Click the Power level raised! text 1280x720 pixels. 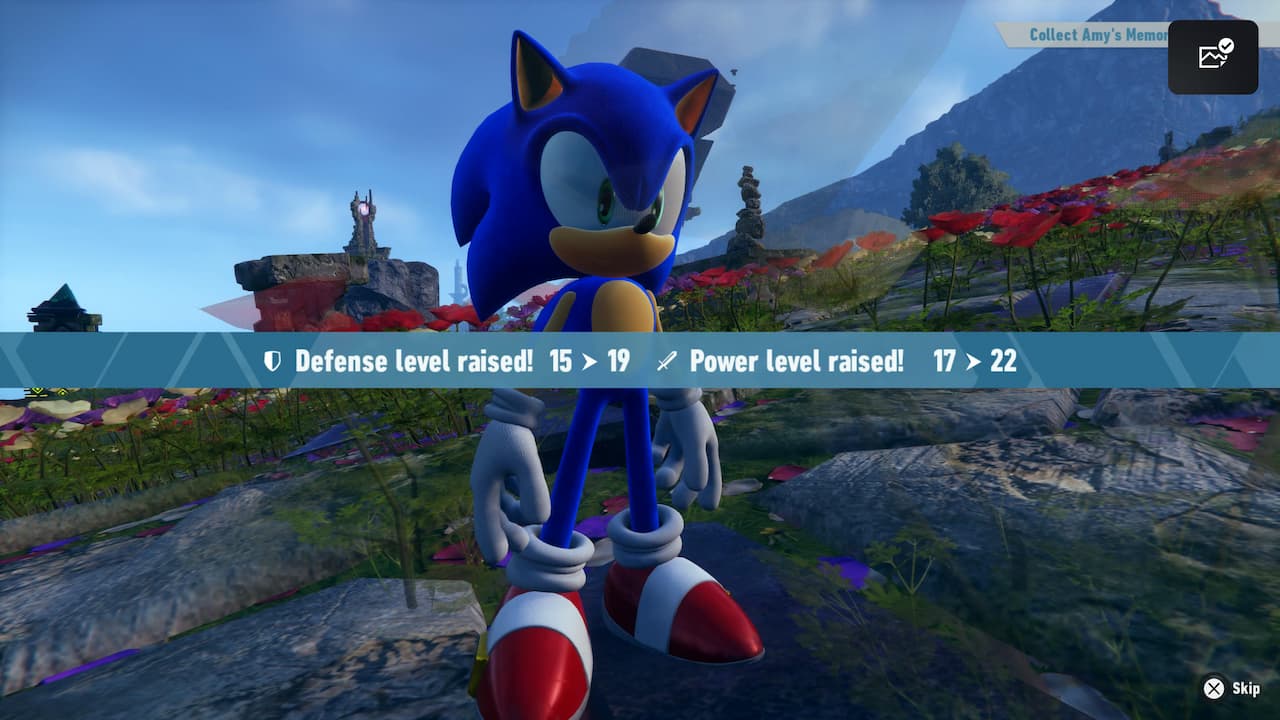pos(797,362)
